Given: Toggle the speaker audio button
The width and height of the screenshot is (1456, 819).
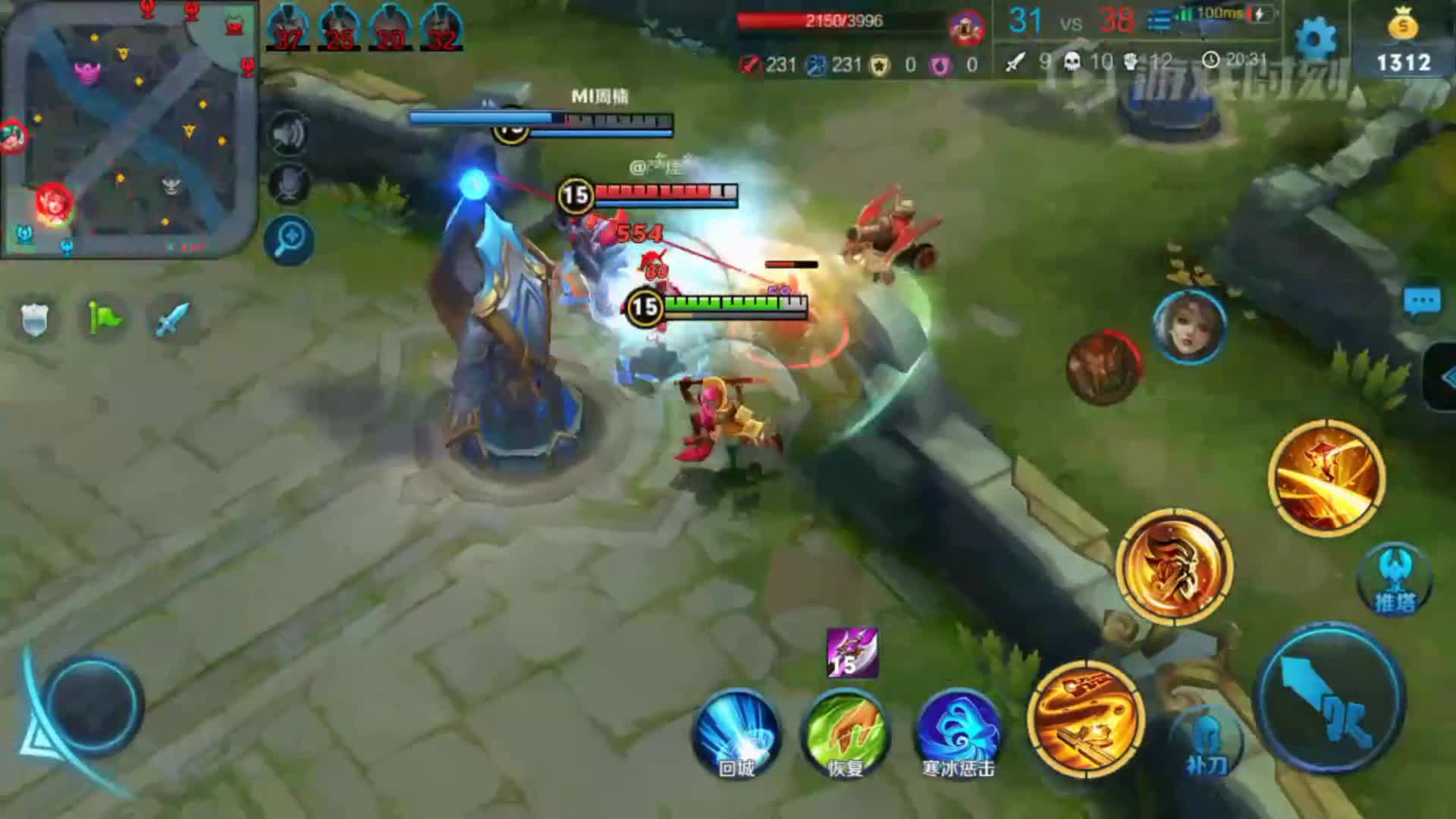Looking at the screenshot, I should (x=288, y=134).
